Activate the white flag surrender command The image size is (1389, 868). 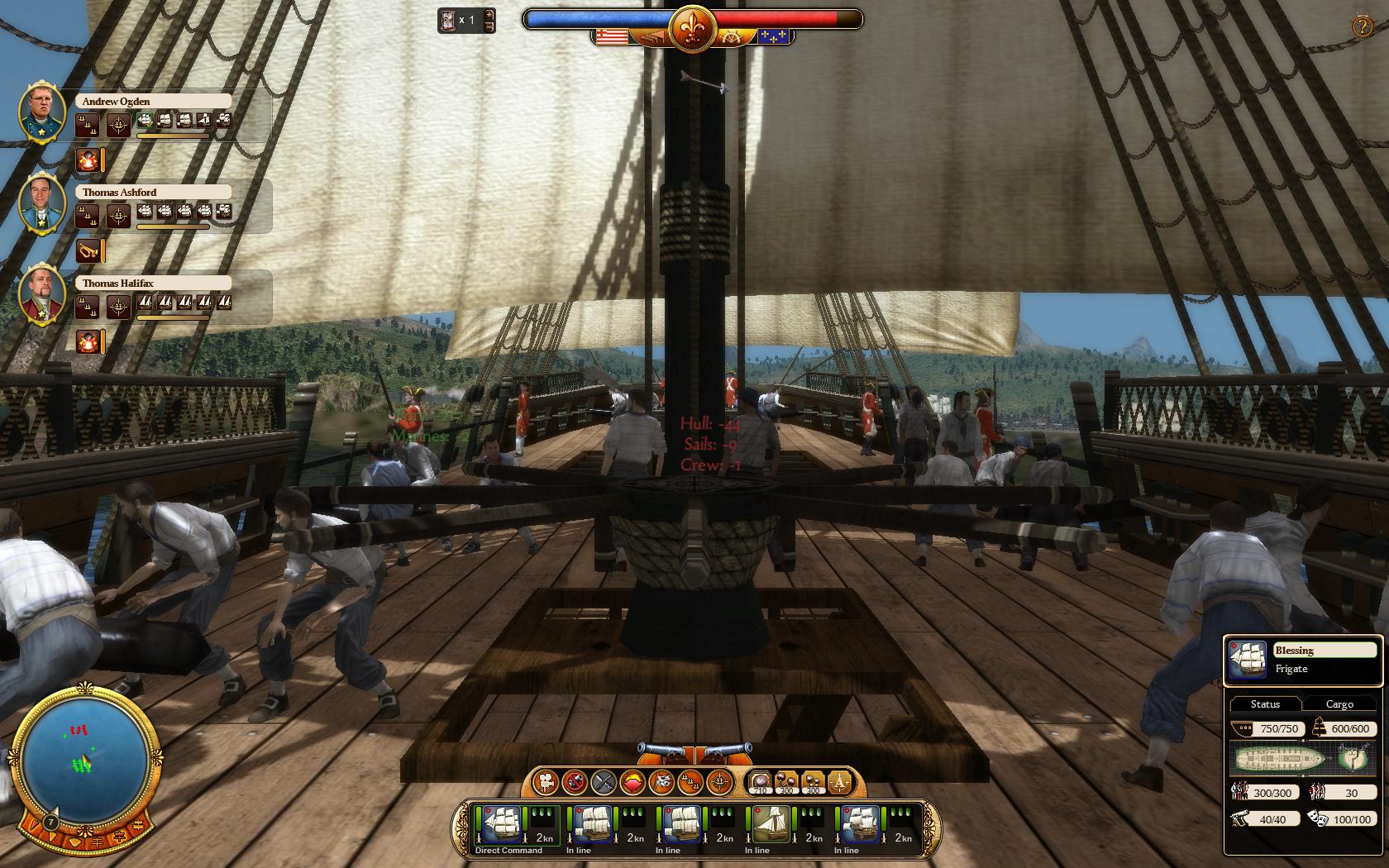click(661, 780)
